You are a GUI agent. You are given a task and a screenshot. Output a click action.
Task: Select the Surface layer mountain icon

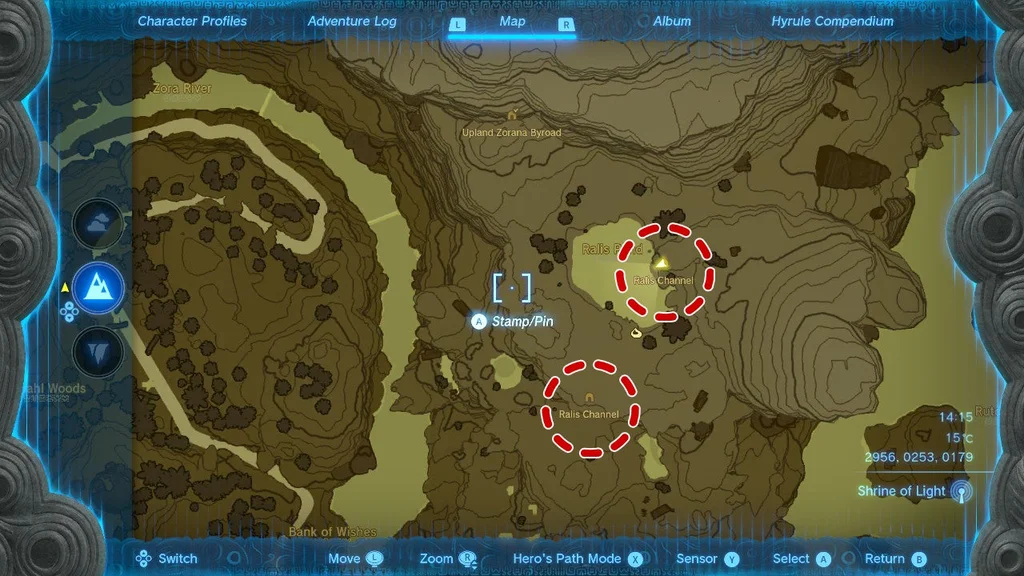(x=99, y=288)
